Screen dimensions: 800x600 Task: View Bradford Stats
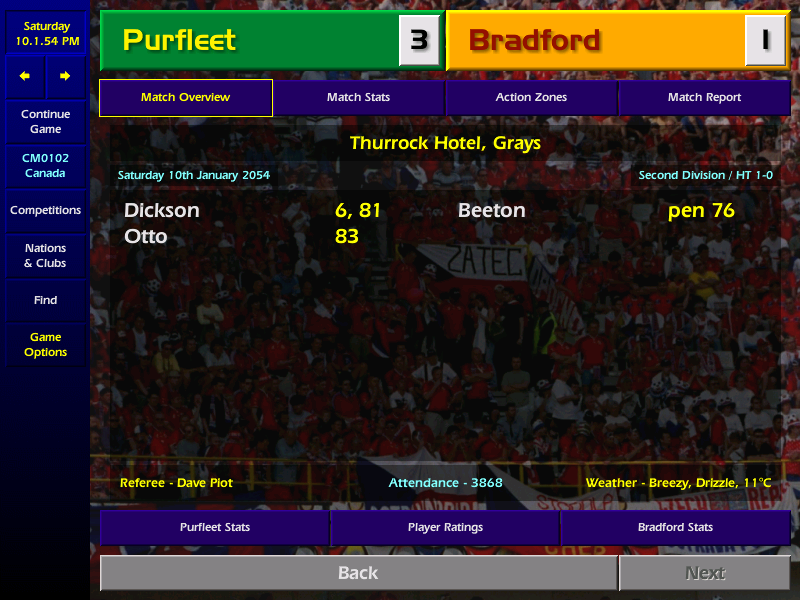(x=675, y=527)
